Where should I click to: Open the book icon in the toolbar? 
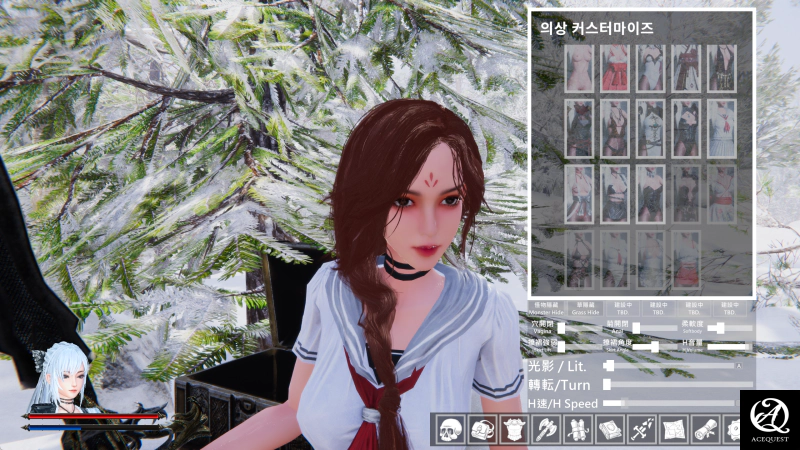(609, 430)
